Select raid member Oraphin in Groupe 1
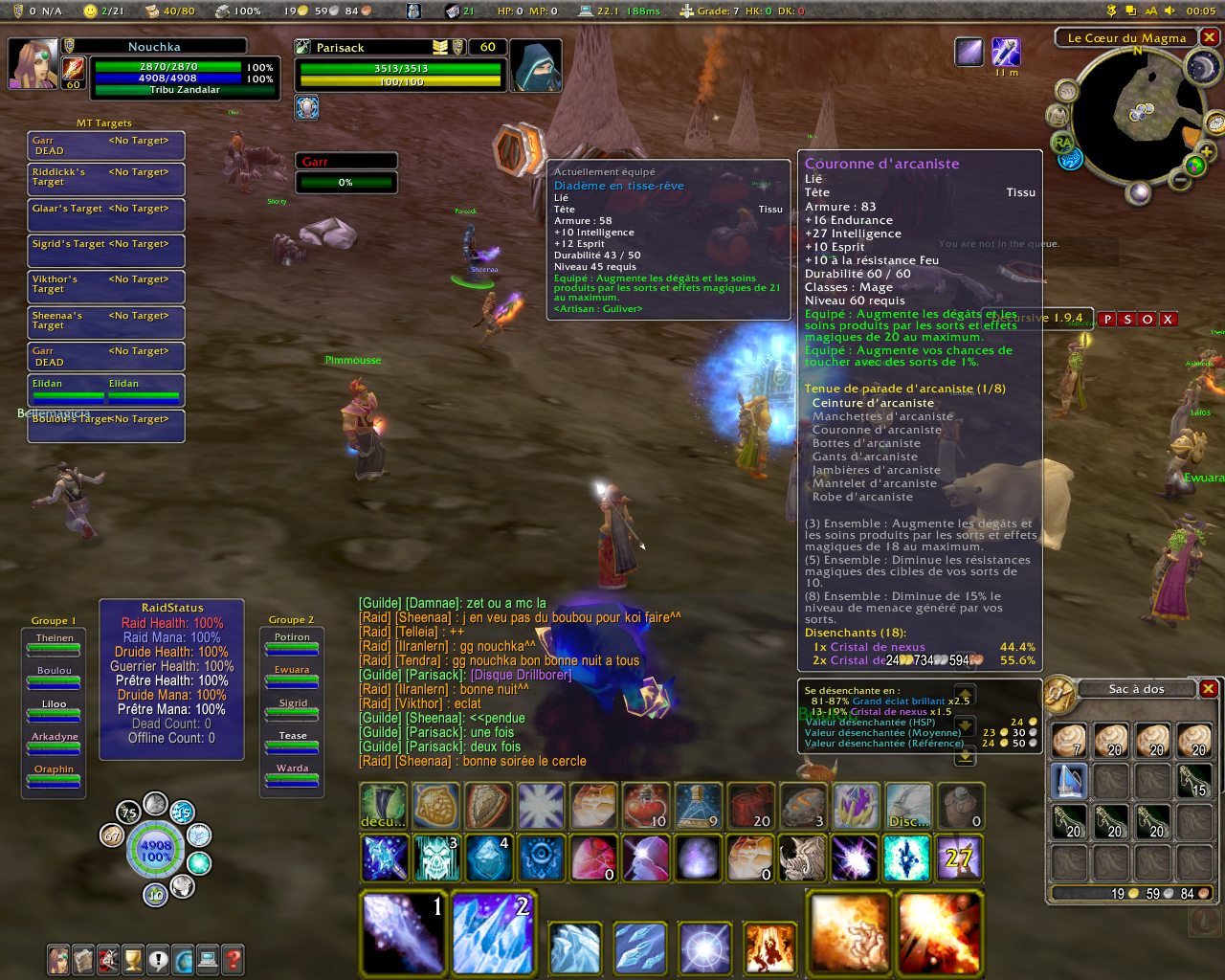Viewport: 1225px width, 980px height. point(54,775)
